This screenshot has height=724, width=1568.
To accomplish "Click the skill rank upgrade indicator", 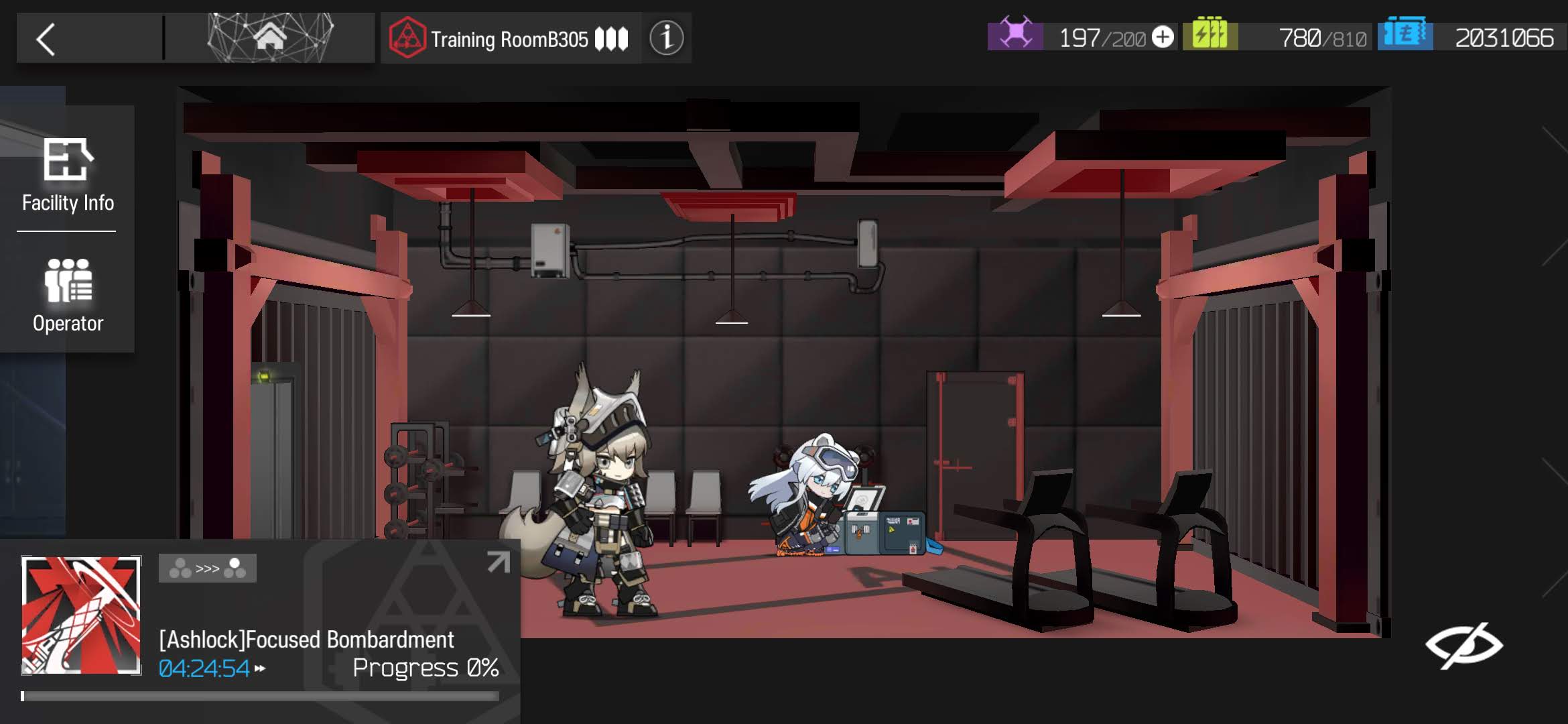I will click(x=207, y=568).
